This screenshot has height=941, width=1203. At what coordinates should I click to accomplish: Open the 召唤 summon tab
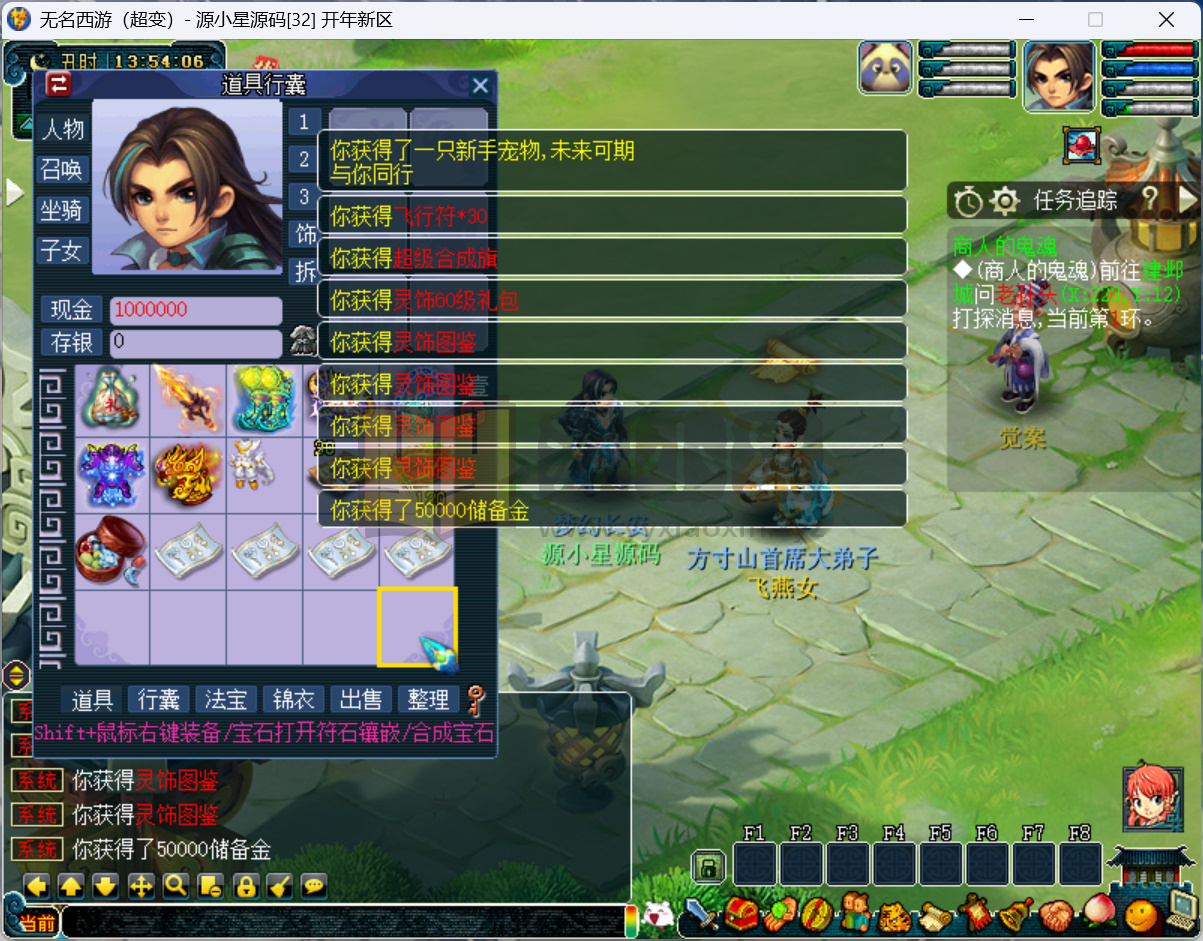coord(61,170)
